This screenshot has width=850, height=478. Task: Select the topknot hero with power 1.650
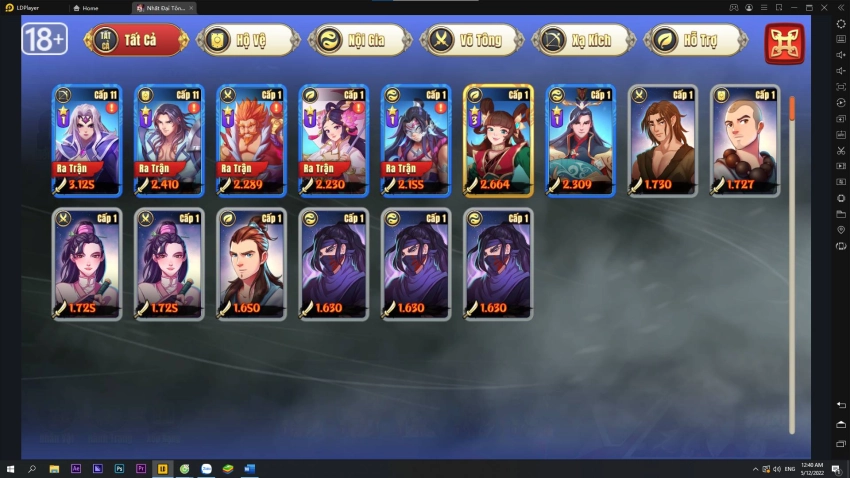tap(251, 264)
